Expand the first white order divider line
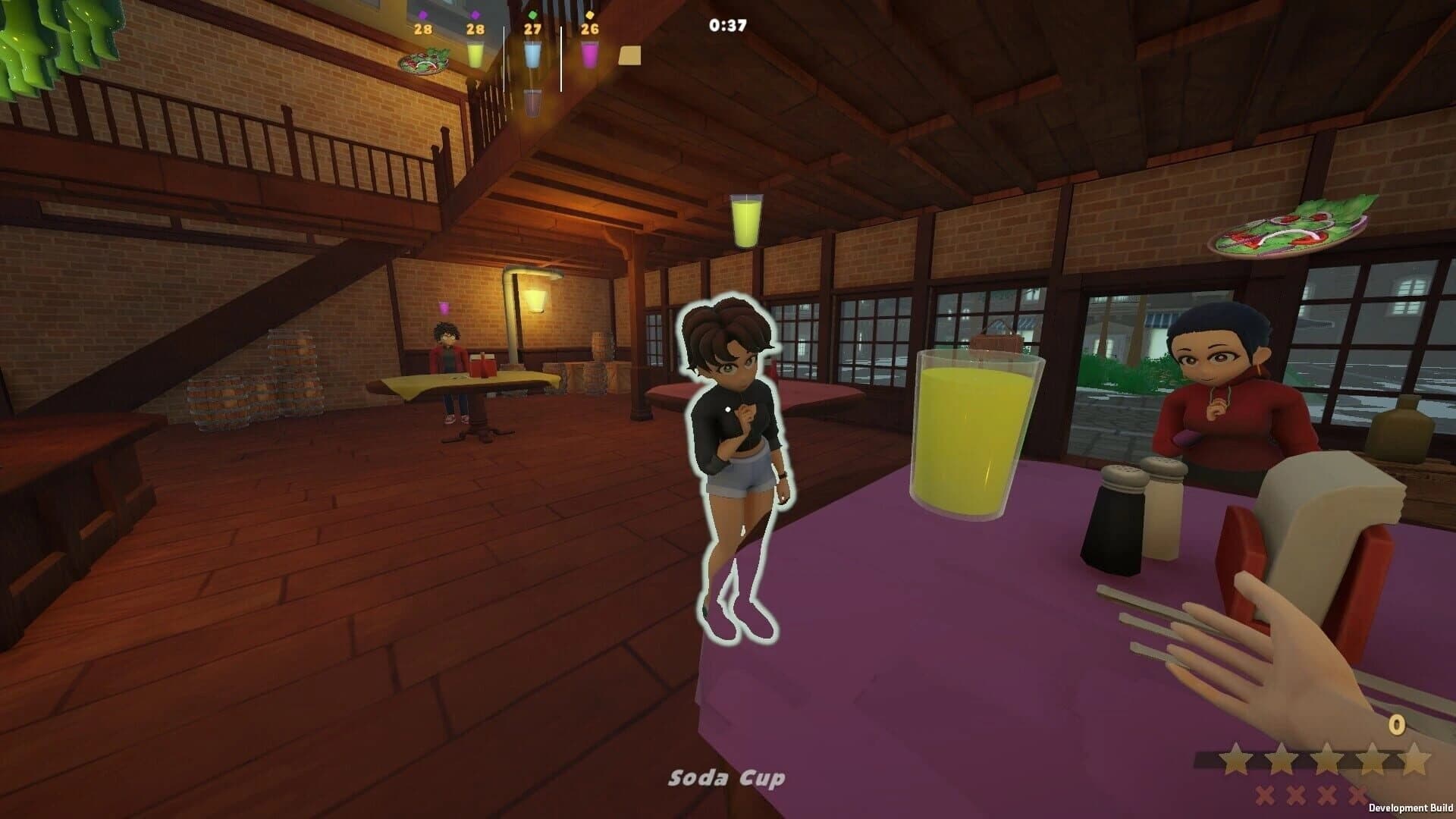This screenshot has width=1456, height=819. pyautogui.click(x=504, y=58)
